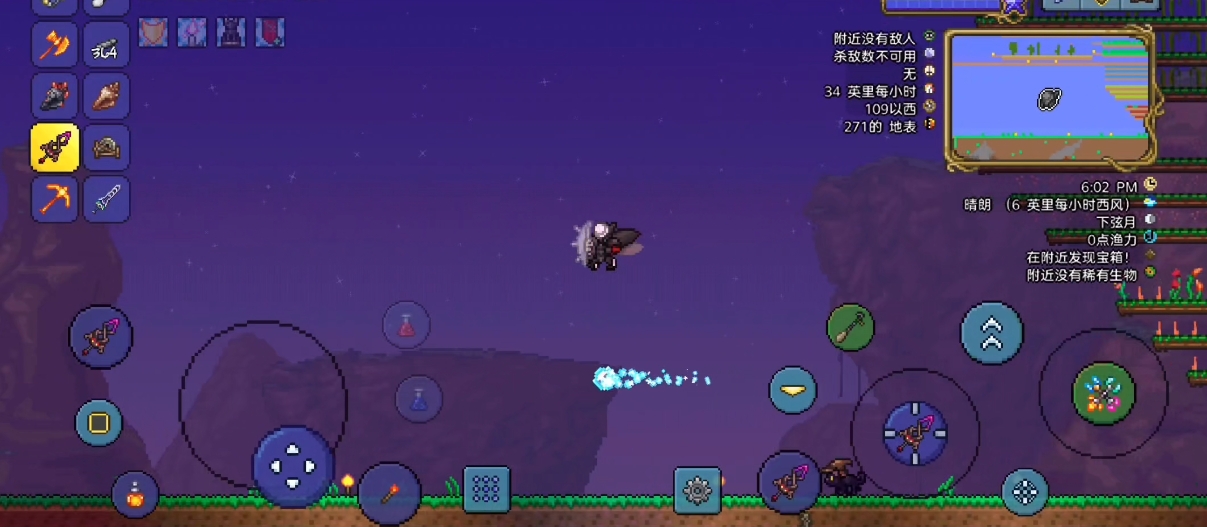The width and height of the screenshot is (1207, 527).
Task: Tap the sword aim joystick with crosshair
Action: (x=914, y=433)
